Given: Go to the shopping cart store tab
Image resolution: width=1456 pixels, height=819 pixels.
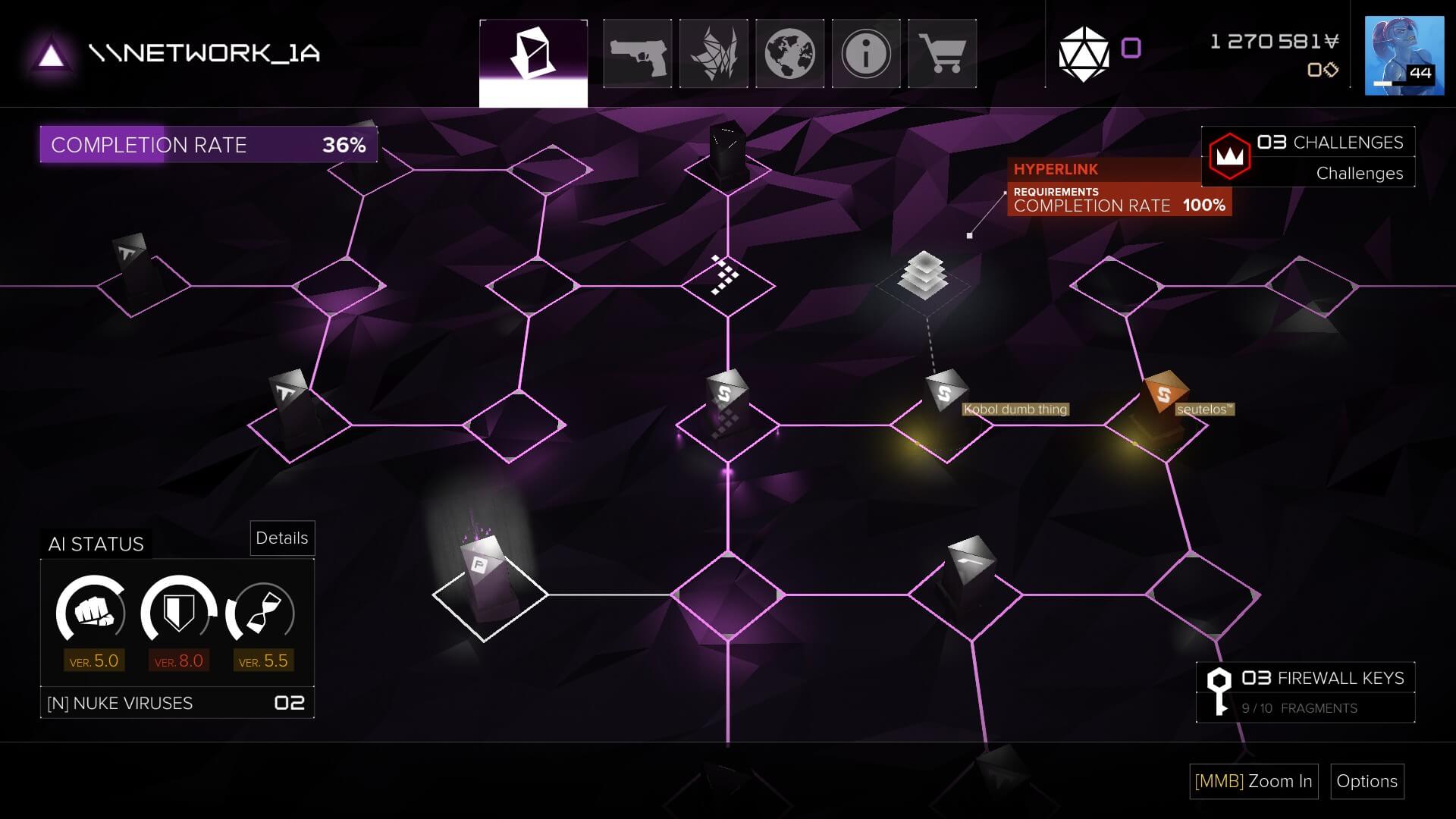Looking at the screenshot, I should click(x=942, y=54).
